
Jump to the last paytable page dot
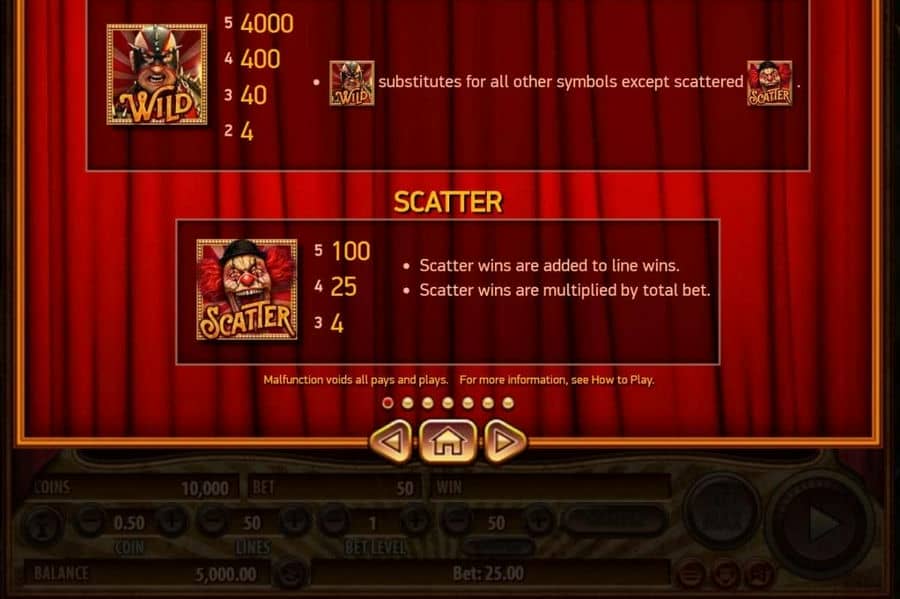pyautogui.click(x=508, y=403)
